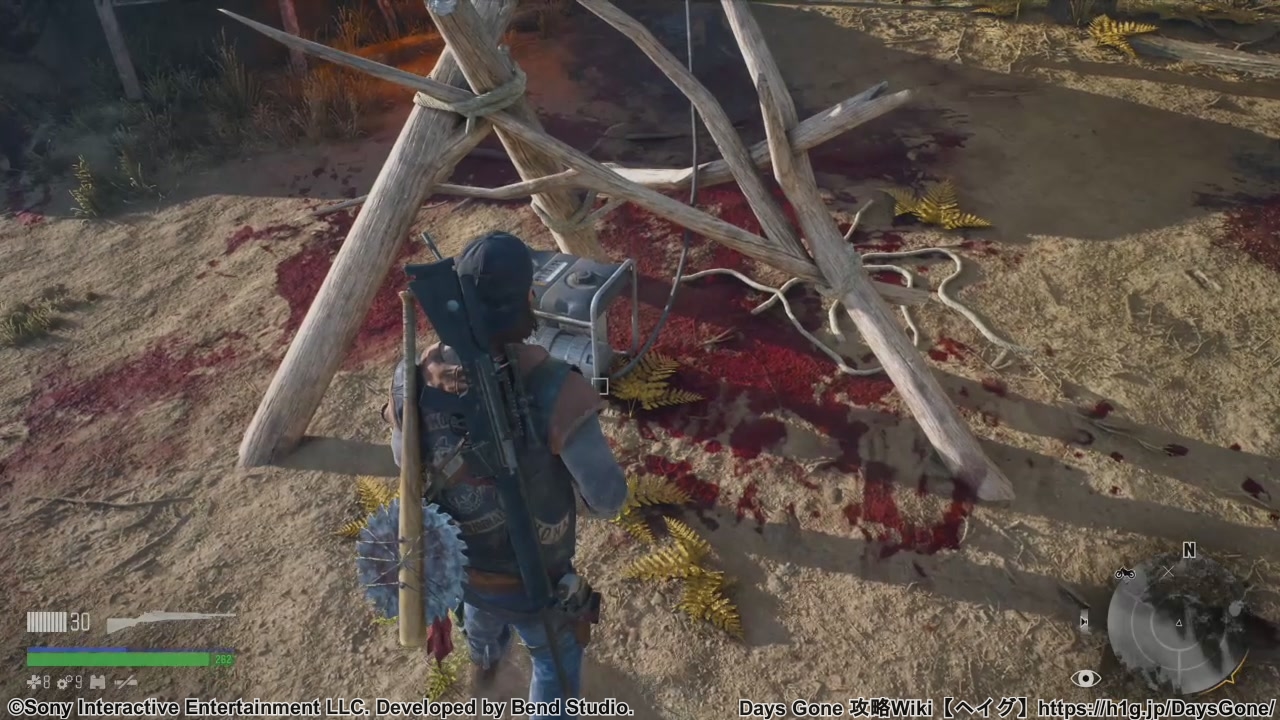Activate the binoculars icon

pos(97,682)
